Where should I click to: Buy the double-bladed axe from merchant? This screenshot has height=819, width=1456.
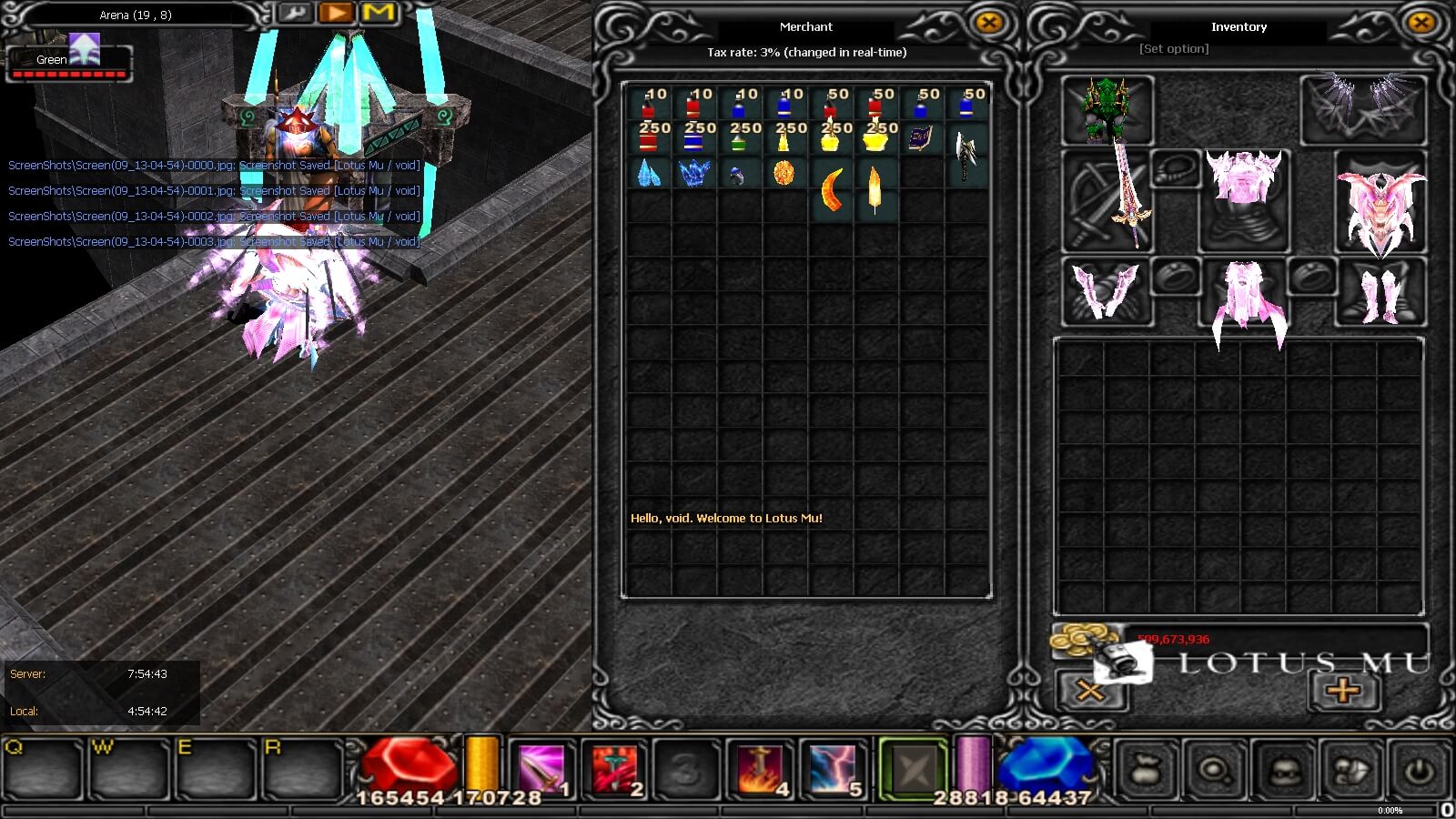(x=966, y=155)
